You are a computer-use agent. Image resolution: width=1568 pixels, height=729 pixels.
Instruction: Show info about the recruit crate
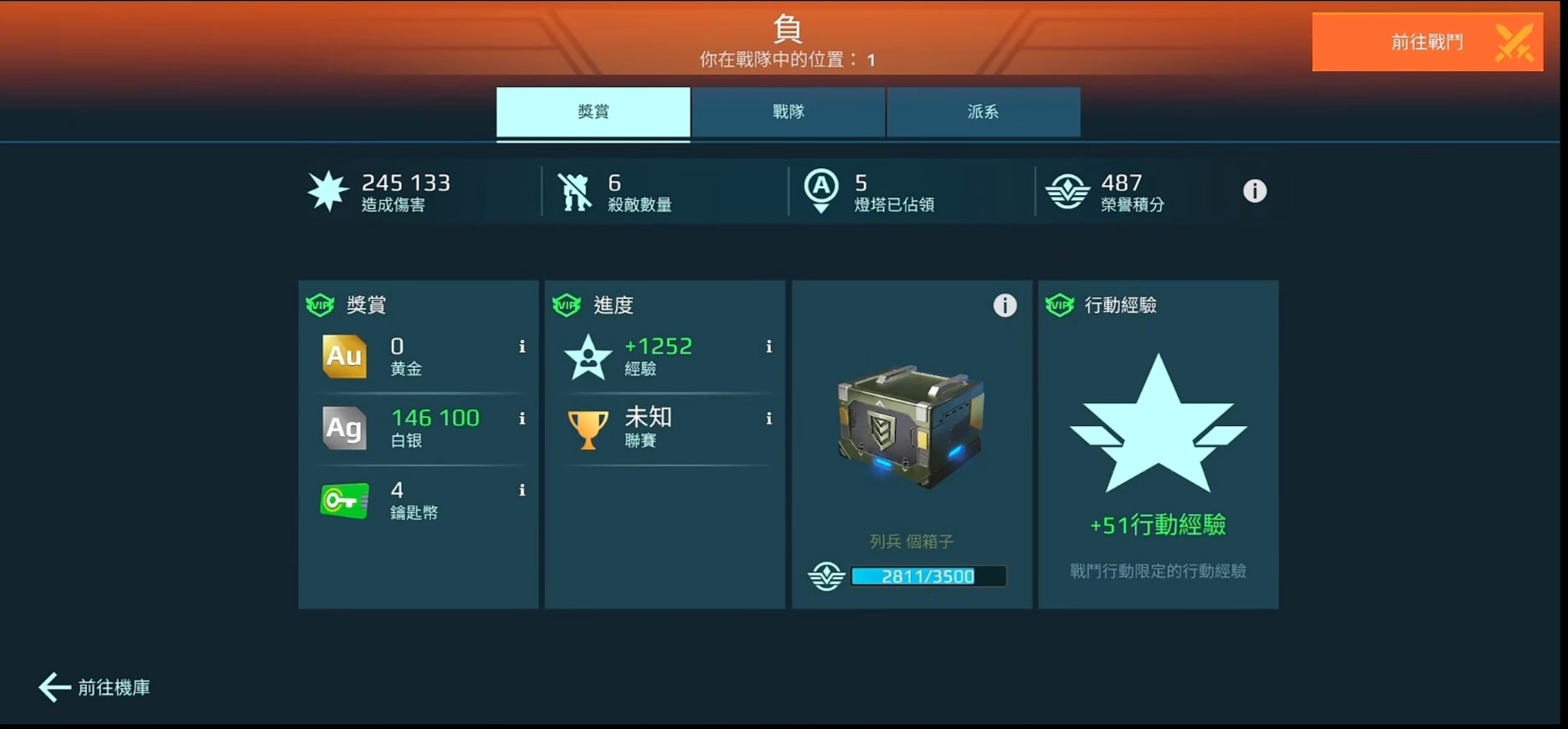pos(1005,305)
